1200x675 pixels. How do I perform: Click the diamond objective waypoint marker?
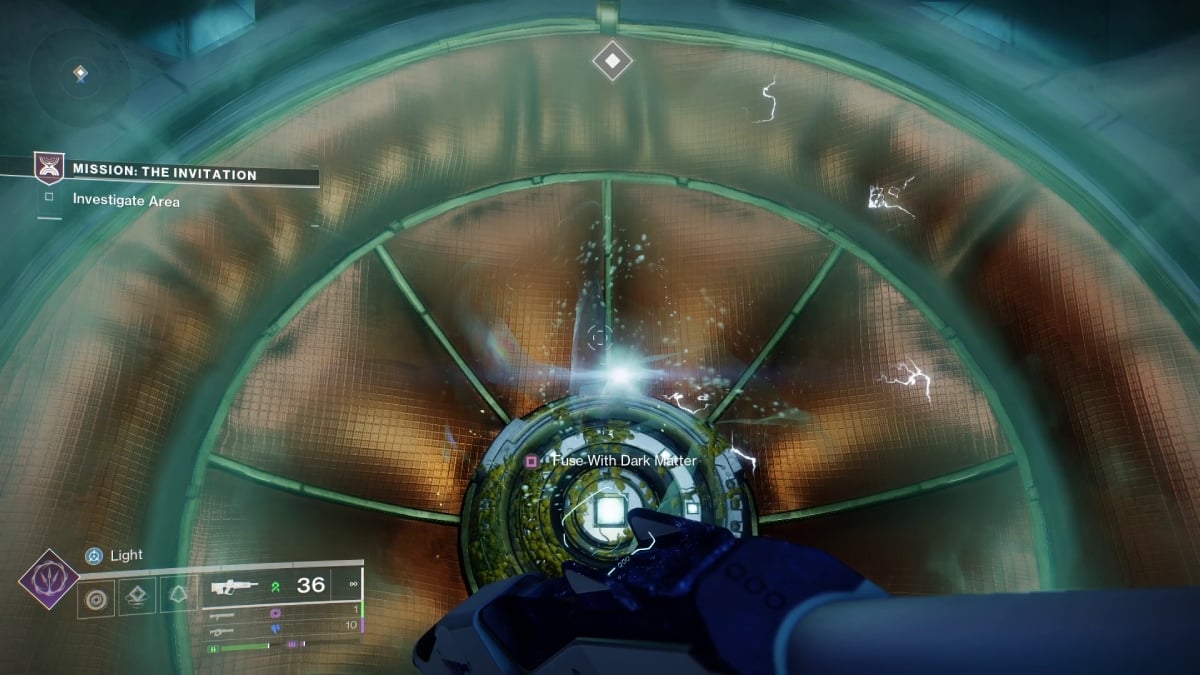tap(612, 60)
